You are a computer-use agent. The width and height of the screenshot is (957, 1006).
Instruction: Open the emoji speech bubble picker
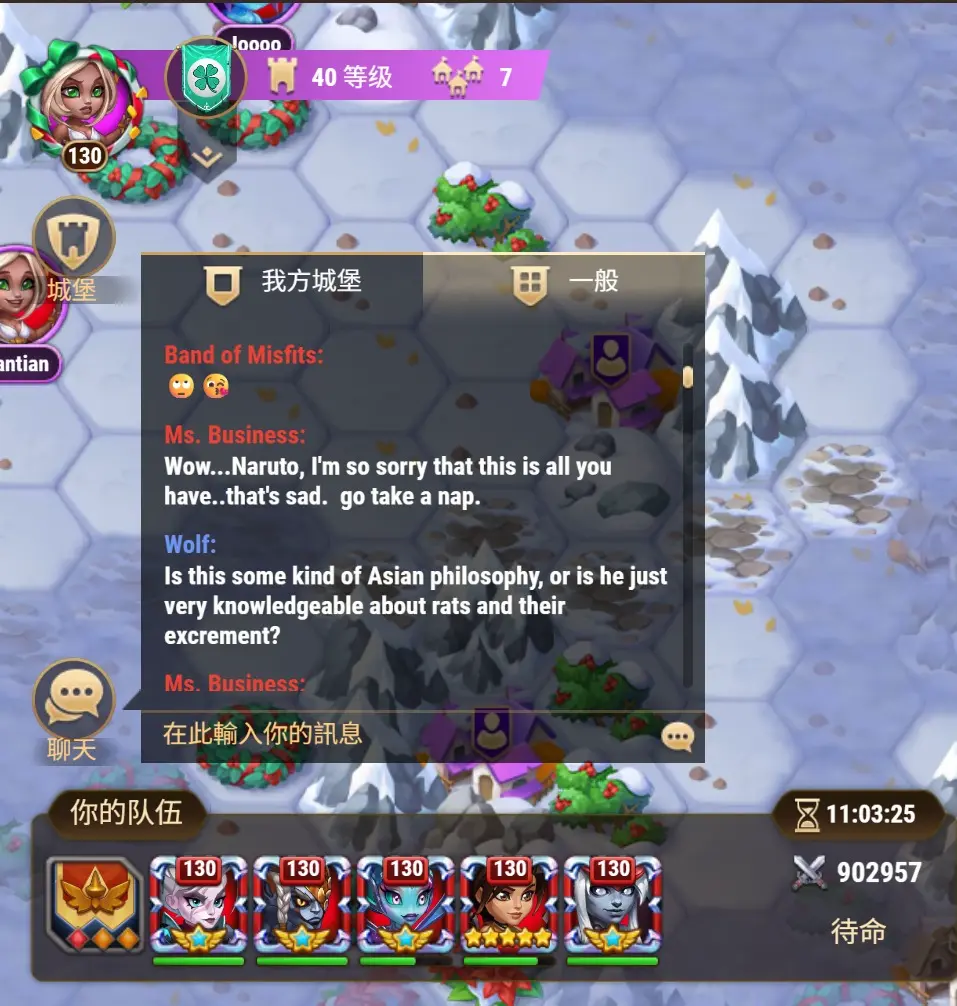point(678,737)
